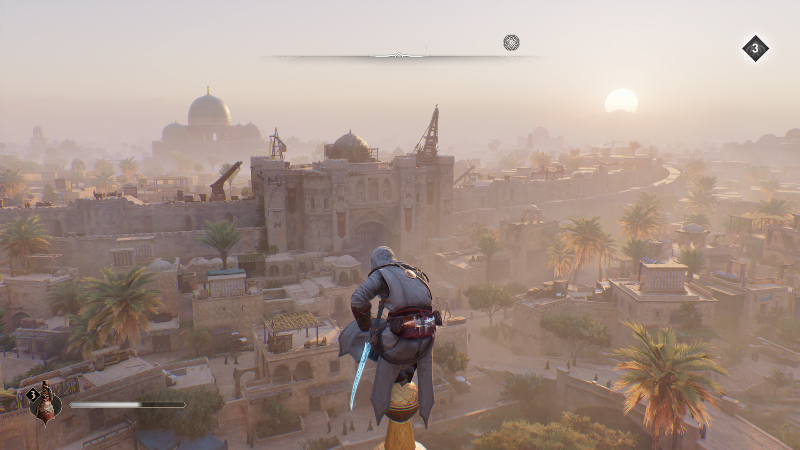The image size is (800, 450).
Task: Click the compass bar's center notch
Action: pos(399,56)
